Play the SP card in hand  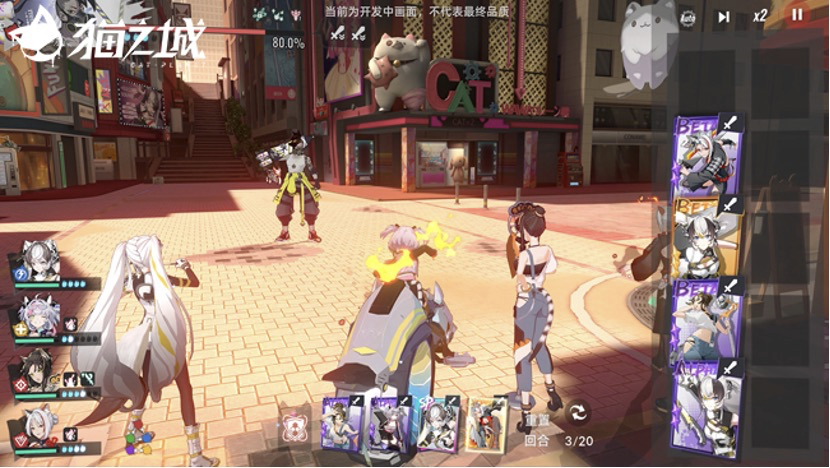click(438, 423)
